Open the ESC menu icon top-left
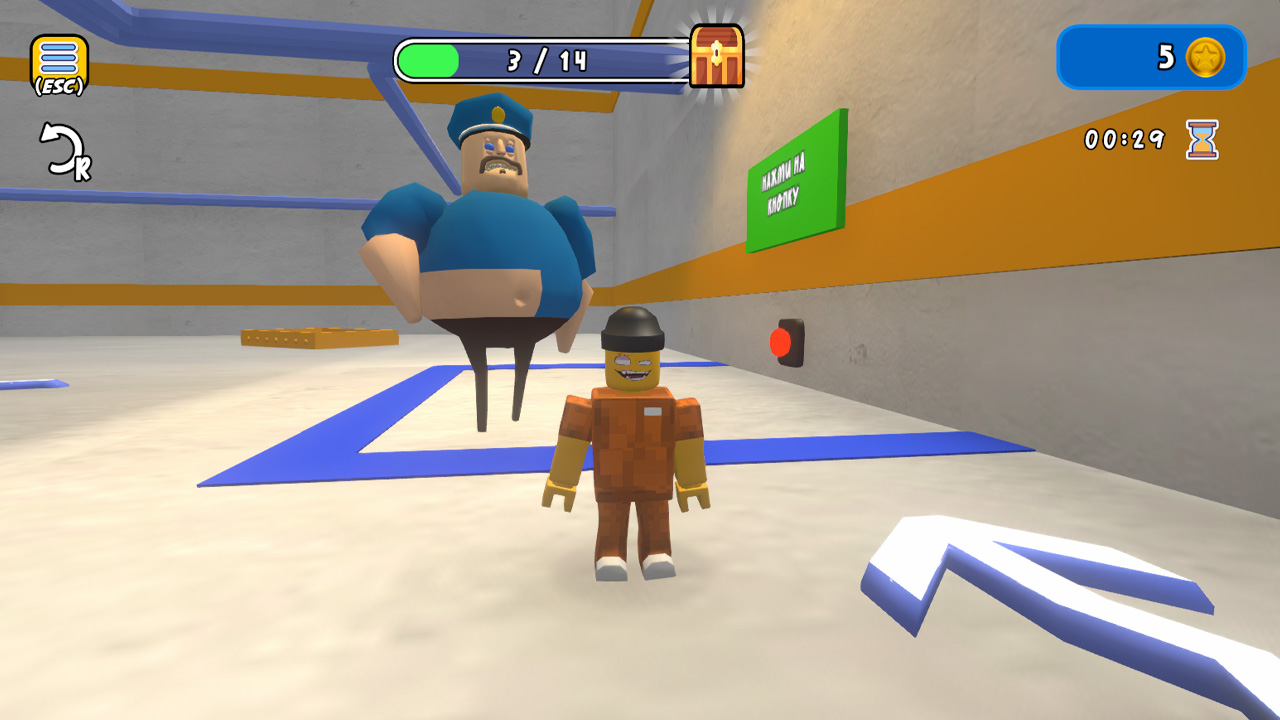The image size is (1280, 720). click(58, 55)
